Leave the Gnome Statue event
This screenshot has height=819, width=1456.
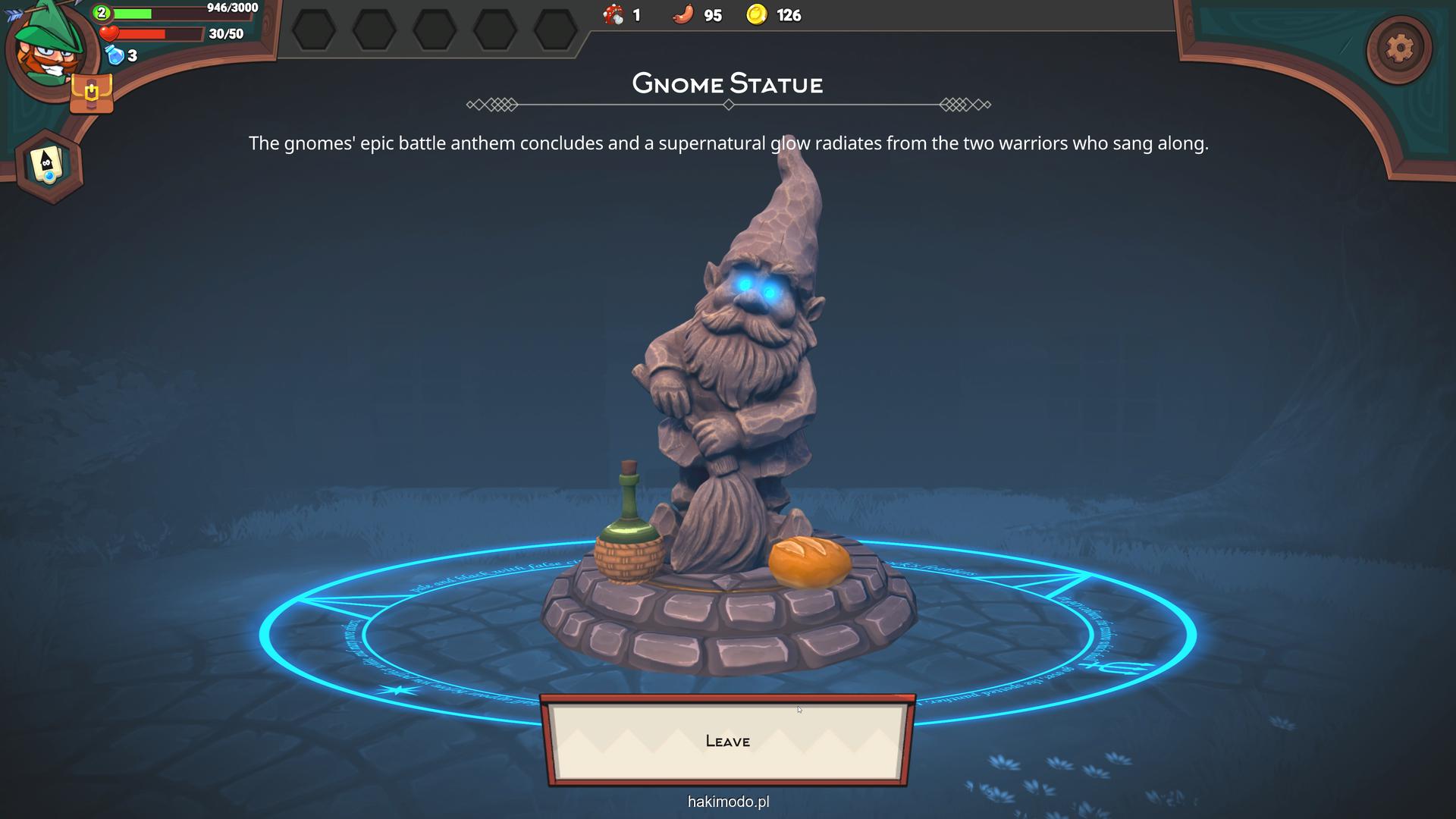[727, 741]
